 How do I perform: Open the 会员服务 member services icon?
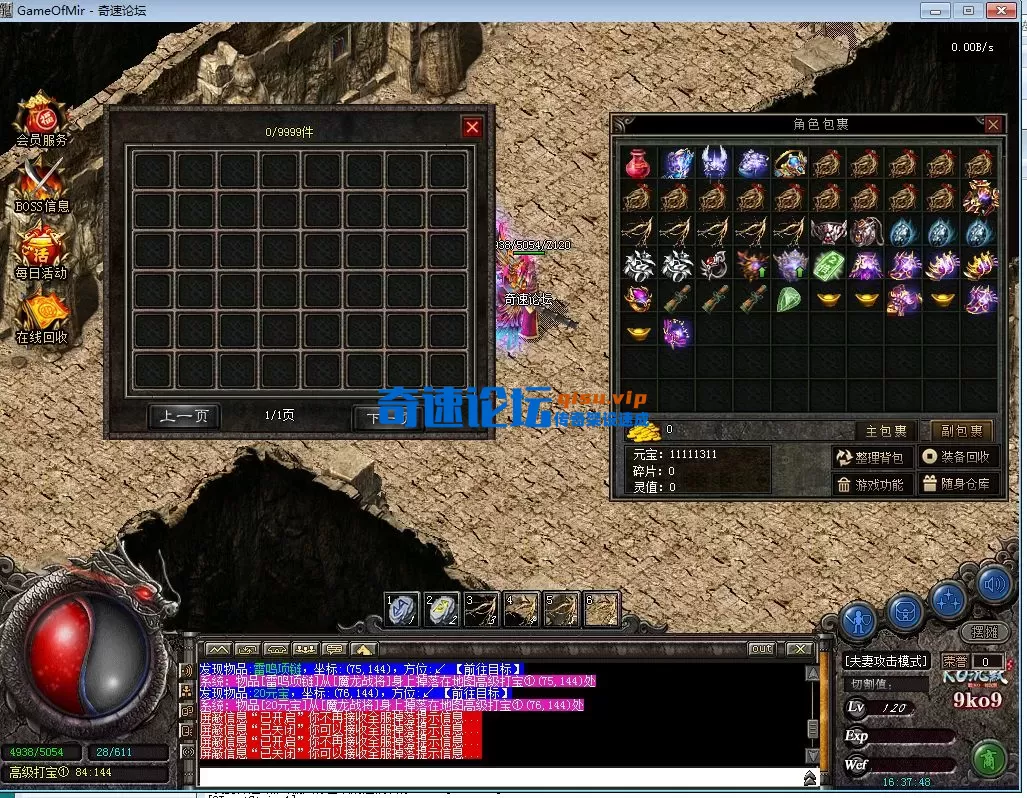(x=41, y=119)
